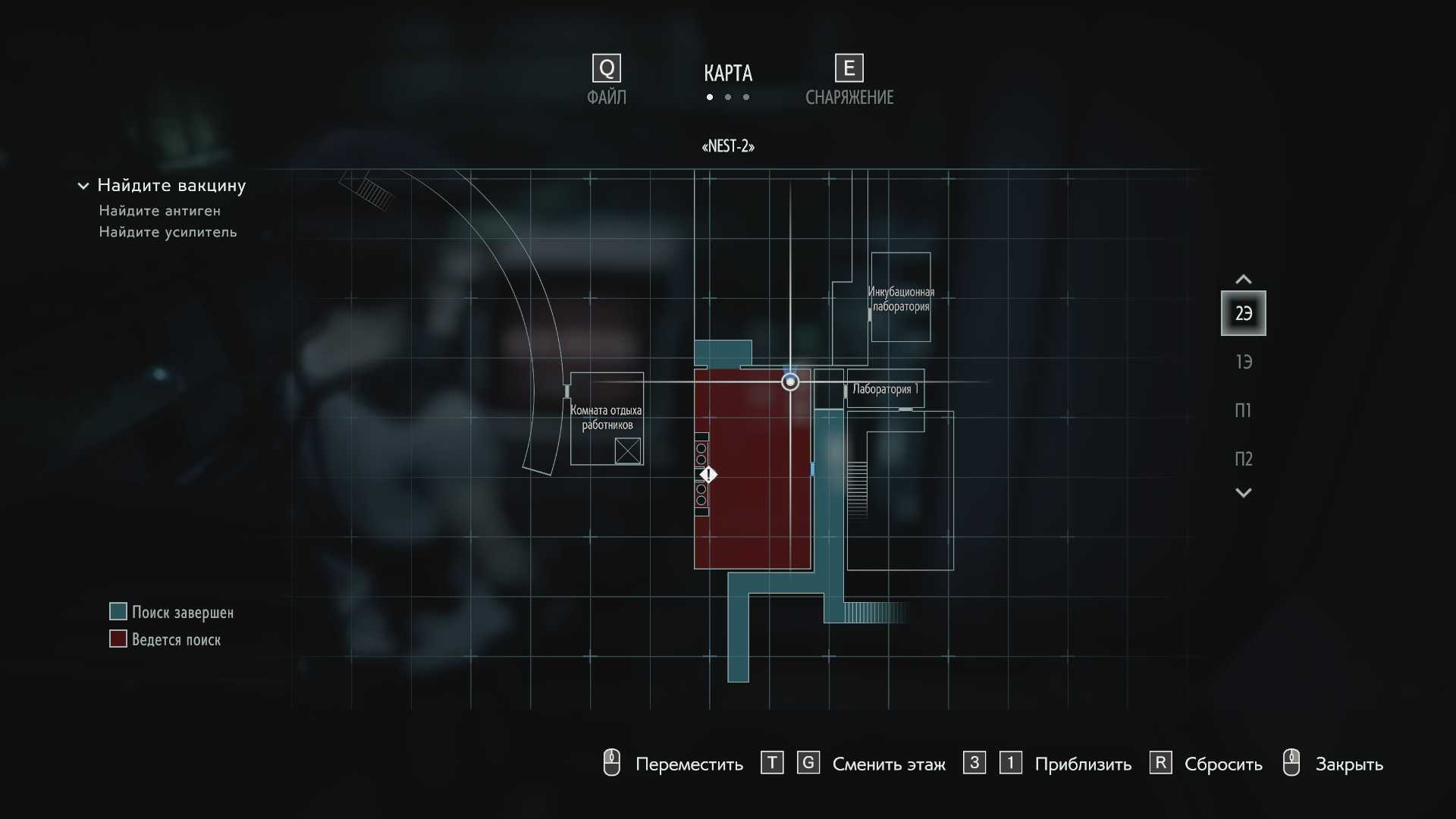Select floor 2Э in the floor list
Screen dimensions: 1456x819
tap(1243, 313)
